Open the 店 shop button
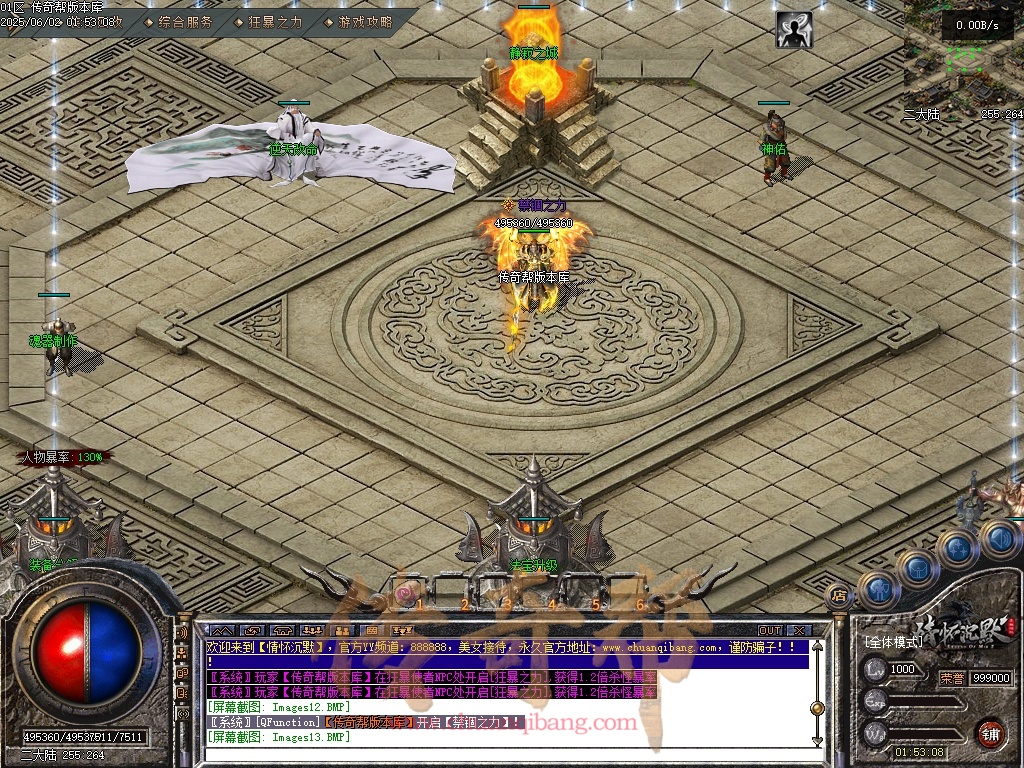The image size is (1024, 768). click(839, 596)
